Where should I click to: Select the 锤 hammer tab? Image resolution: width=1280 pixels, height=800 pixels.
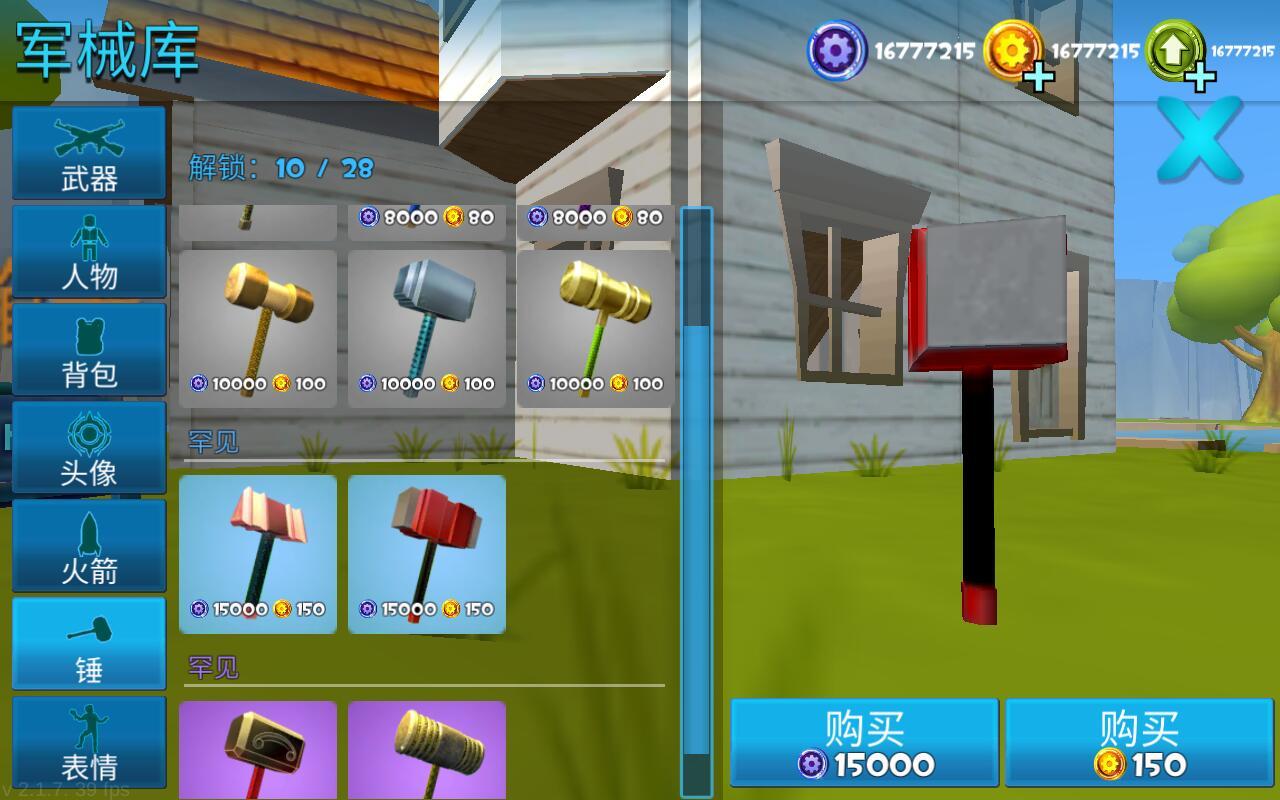[89, 643]
